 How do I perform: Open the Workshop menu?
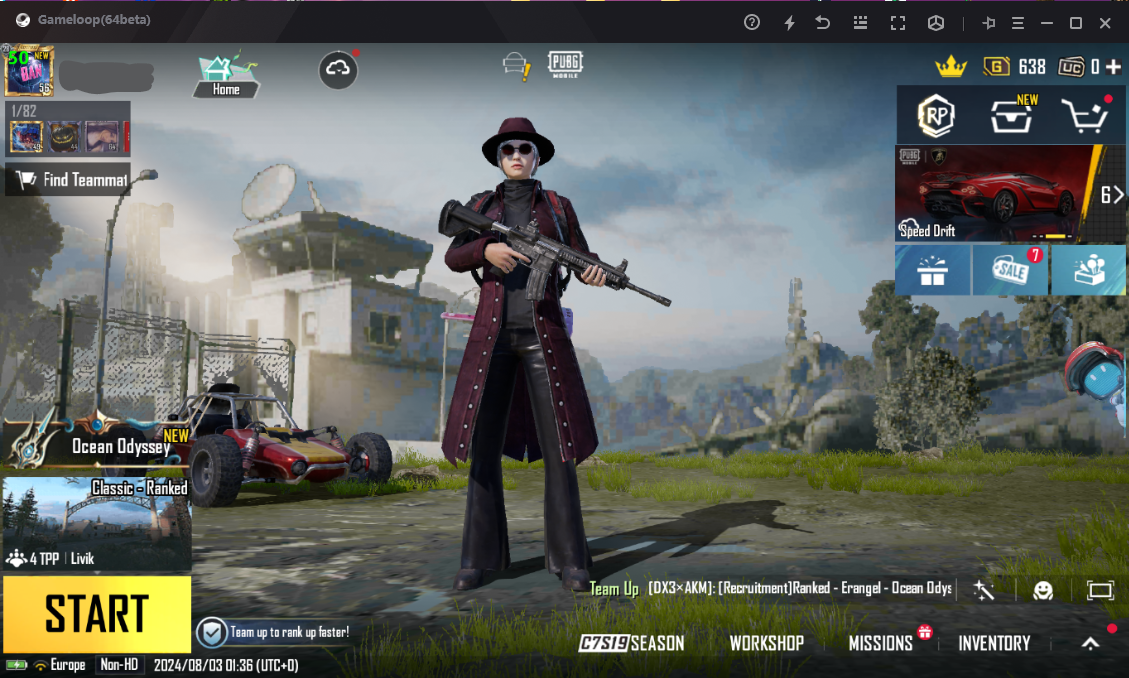[x=766, y=643]
